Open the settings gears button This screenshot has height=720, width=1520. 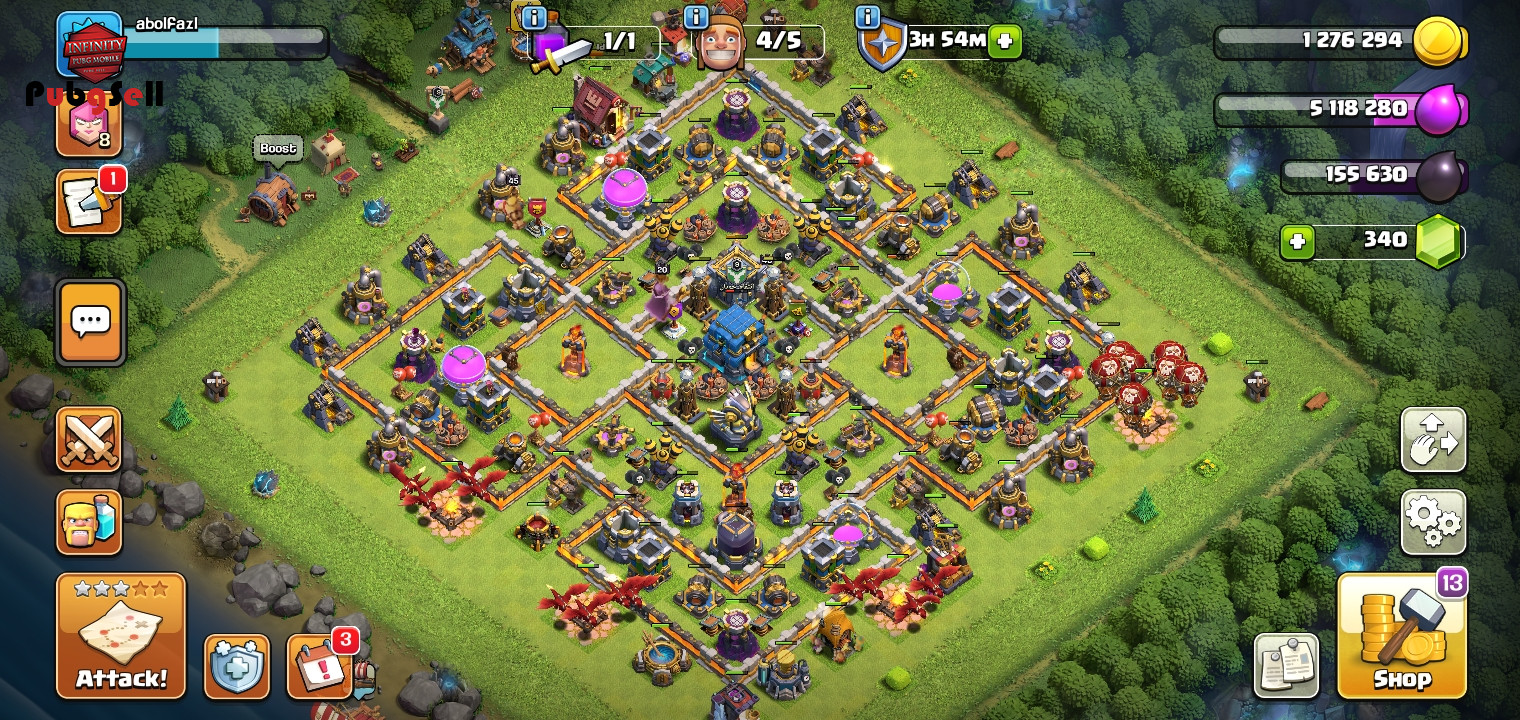(x=1433, y=522)
